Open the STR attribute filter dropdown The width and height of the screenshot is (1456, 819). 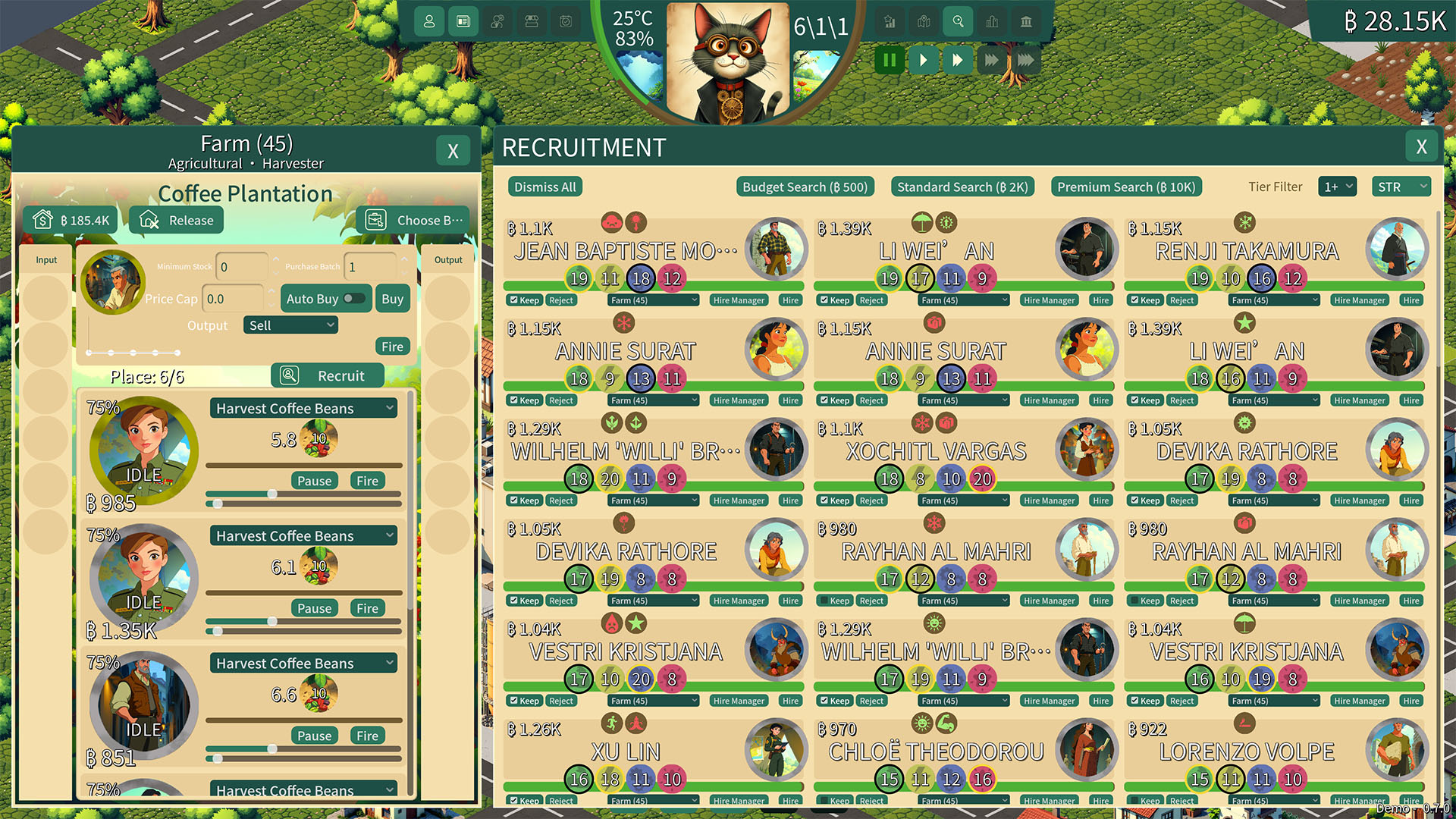(x=1401, y=187)
